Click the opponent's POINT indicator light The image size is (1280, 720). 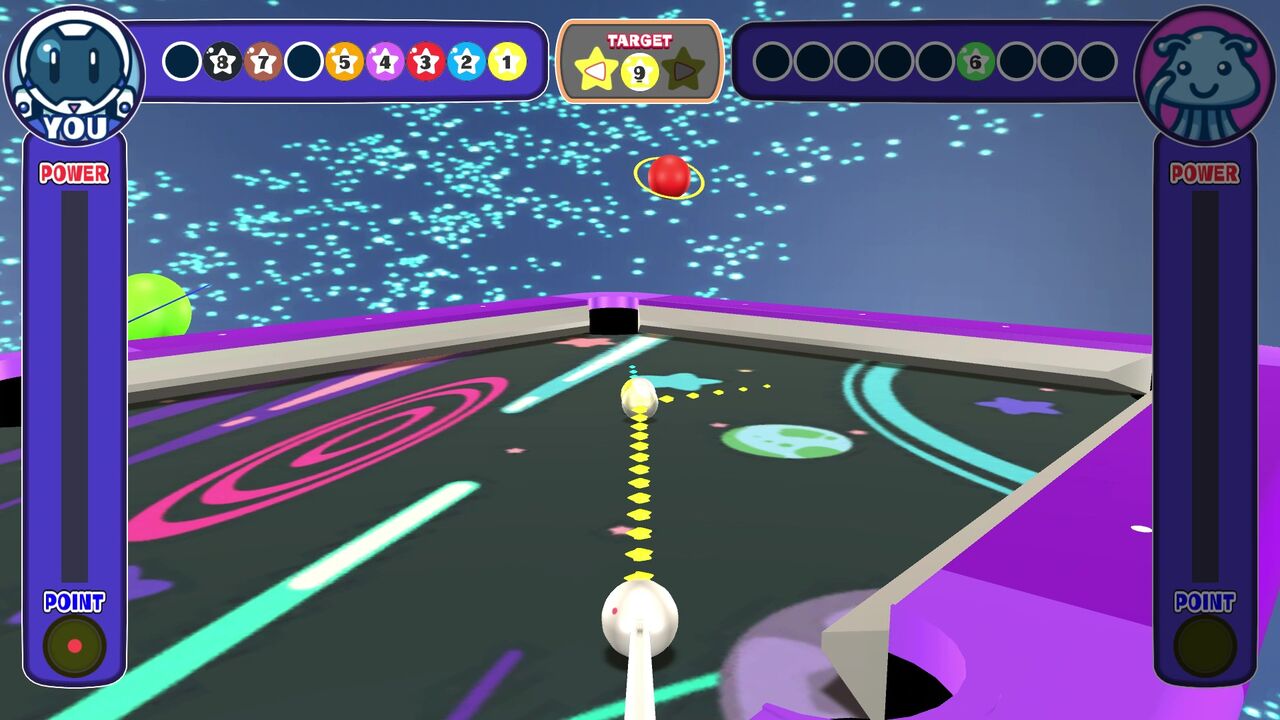pos(1205,644)
